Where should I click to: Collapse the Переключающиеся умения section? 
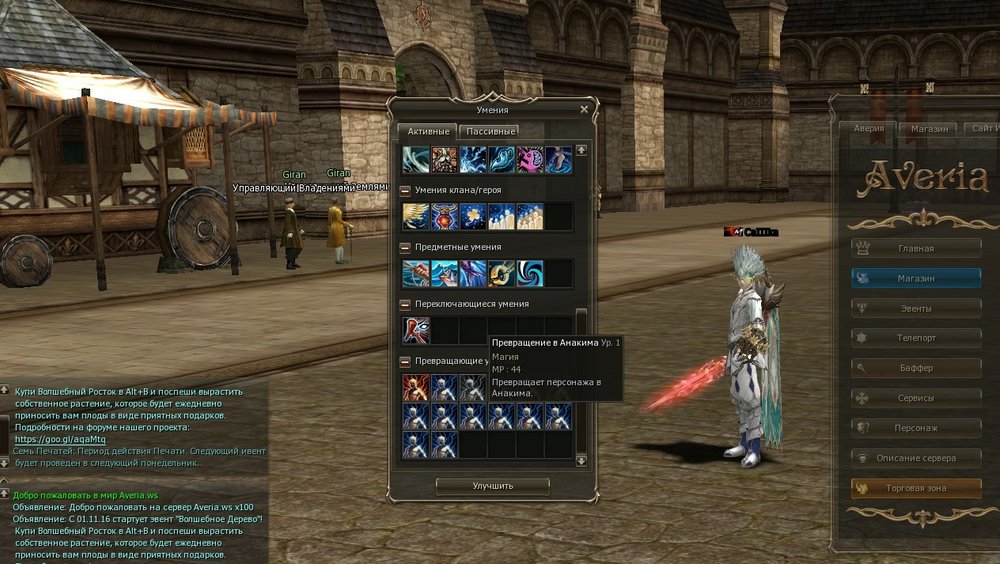pyautogui.click(x=405, y=304)
